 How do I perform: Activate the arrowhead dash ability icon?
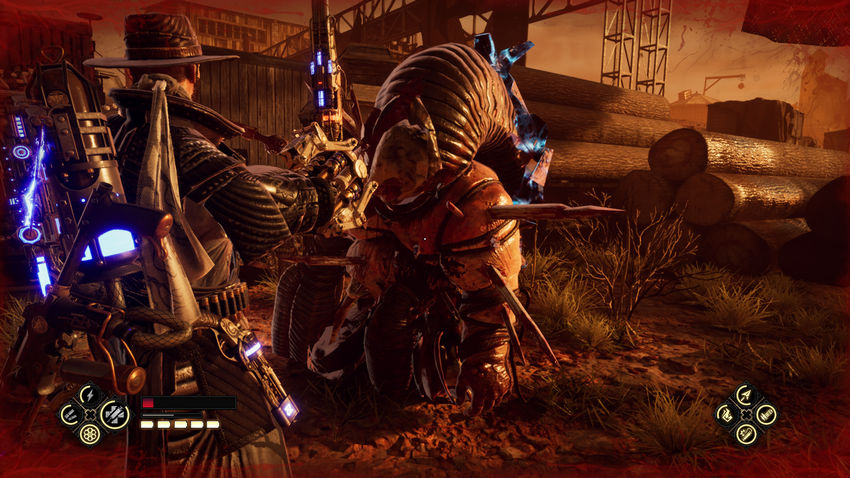pos(746,395)
